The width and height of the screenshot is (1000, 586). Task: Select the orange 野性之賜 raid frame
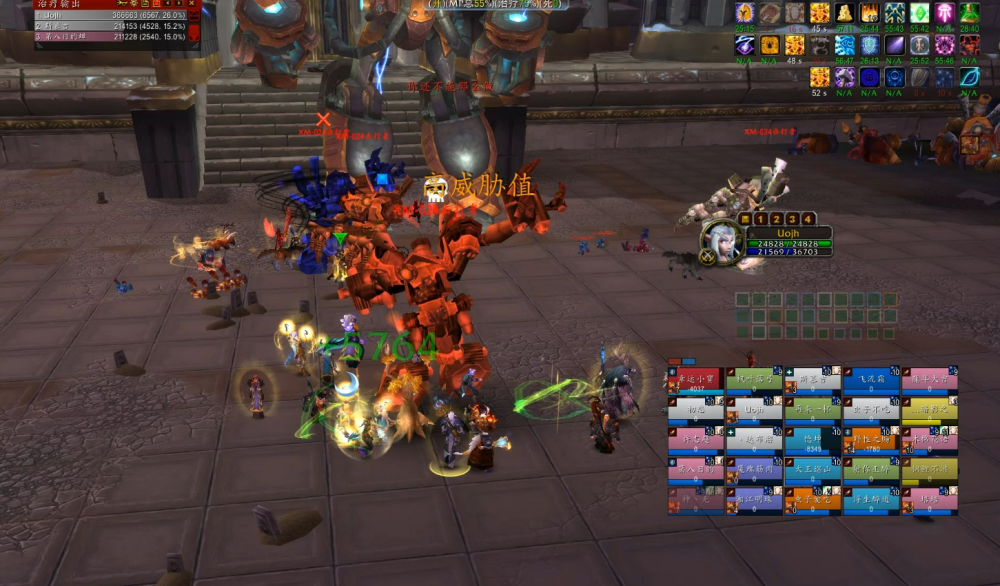tap(871, 440)
